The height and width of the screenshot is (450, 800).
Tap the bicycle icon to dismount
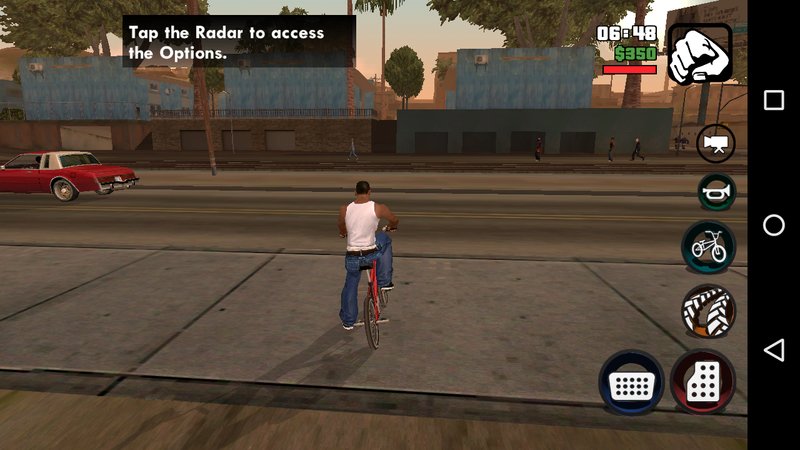tap(709, 246)
